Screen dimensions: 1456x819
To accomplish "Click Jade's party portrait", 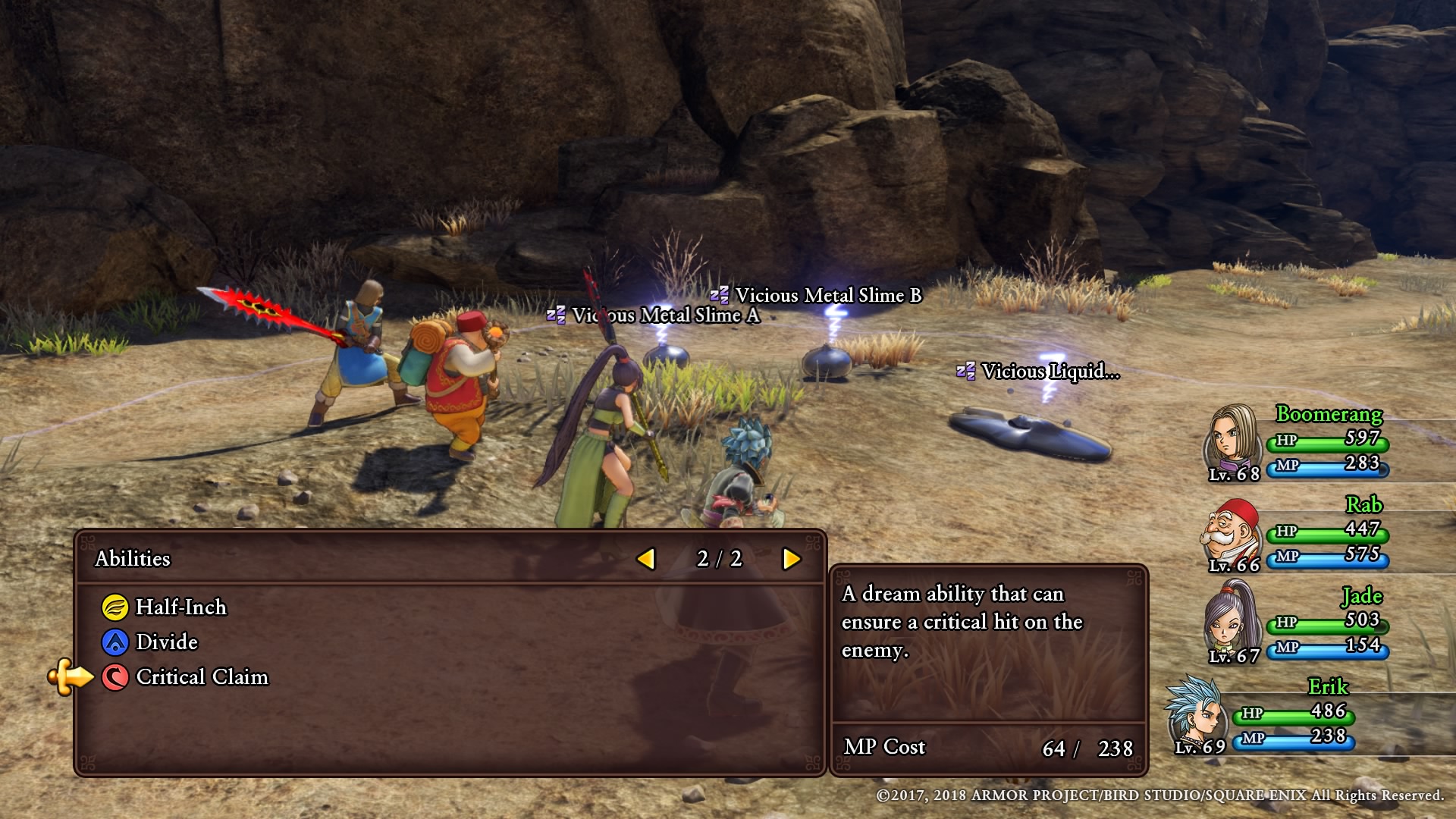I will [1230, 620].
